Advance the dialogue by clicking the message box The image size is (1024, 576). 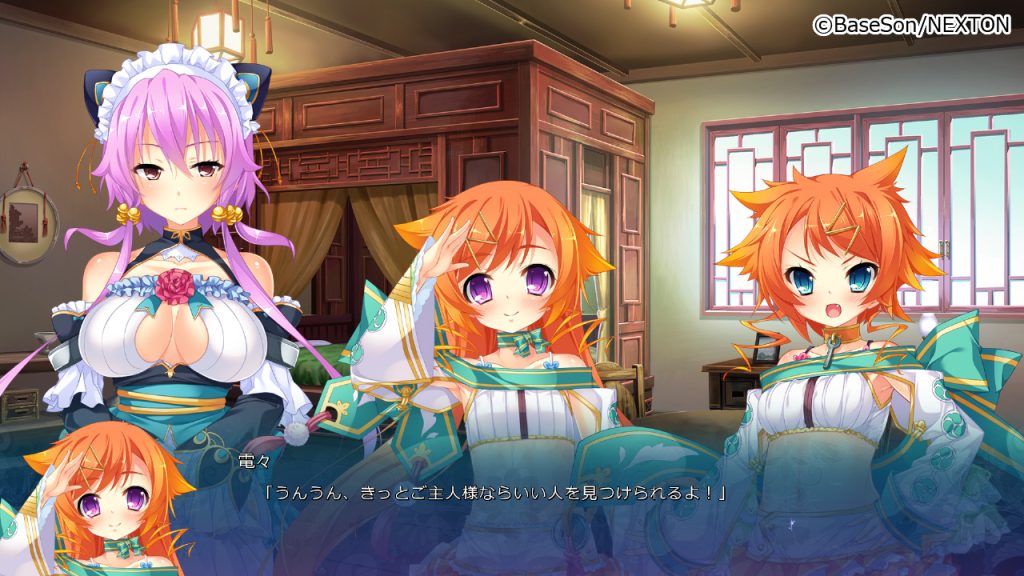[x=512, y=510]
